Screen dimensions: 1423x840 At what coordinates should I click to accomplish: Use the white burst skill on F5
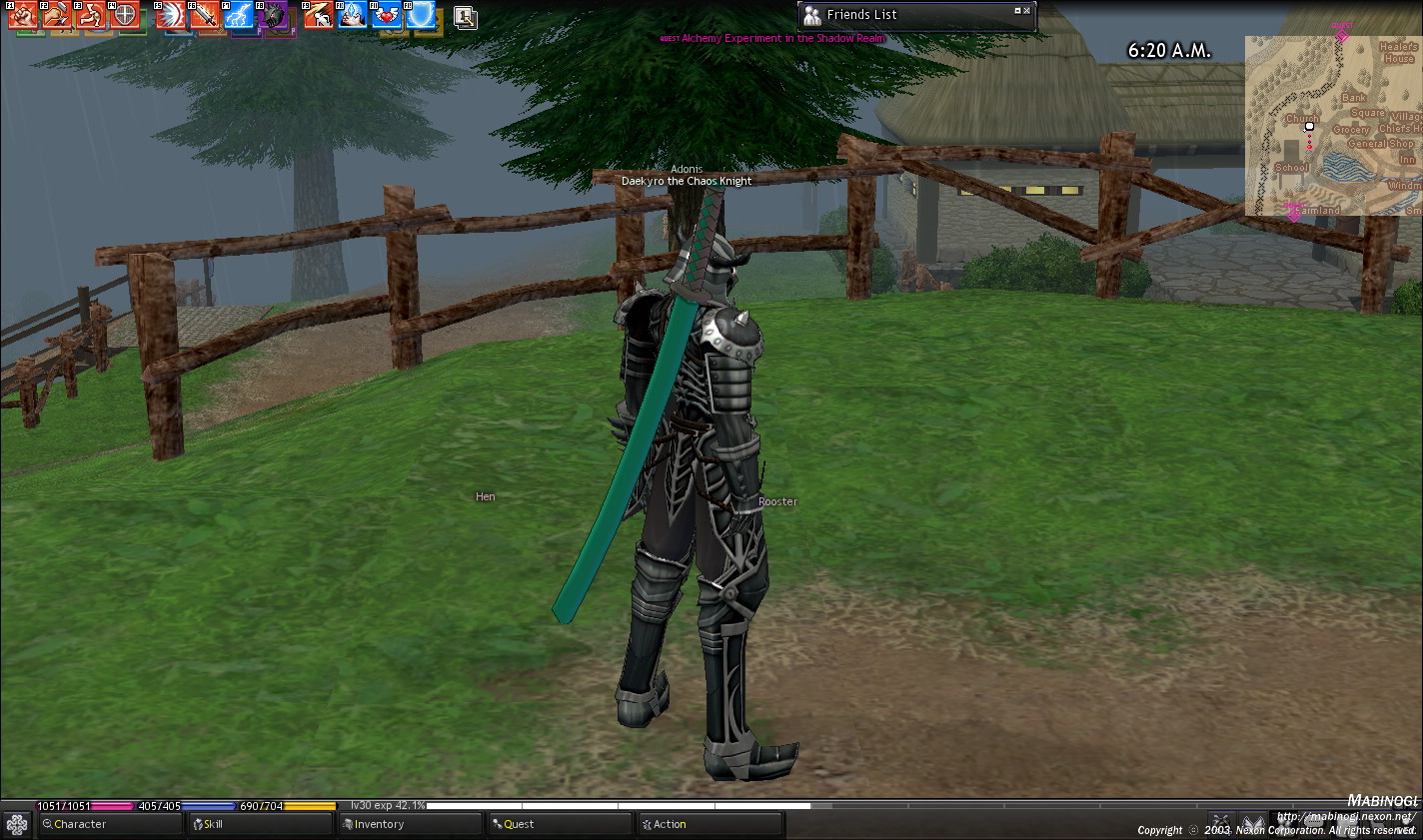pyautogui.click(x=171, y=15)
